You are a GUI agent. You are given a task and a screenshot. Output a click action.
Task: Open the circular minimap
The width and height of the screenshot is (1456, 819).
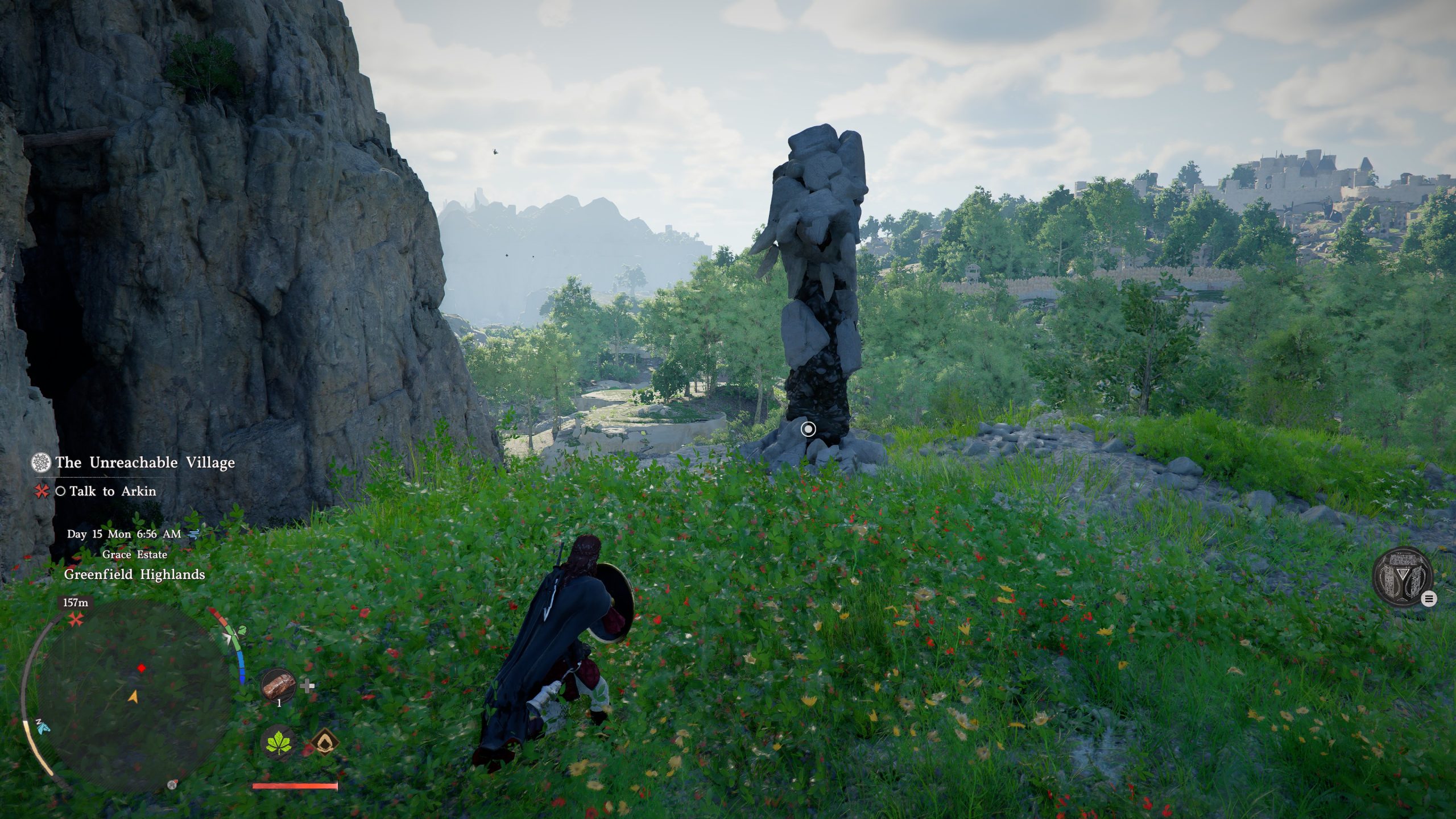(x=134, y=695)
